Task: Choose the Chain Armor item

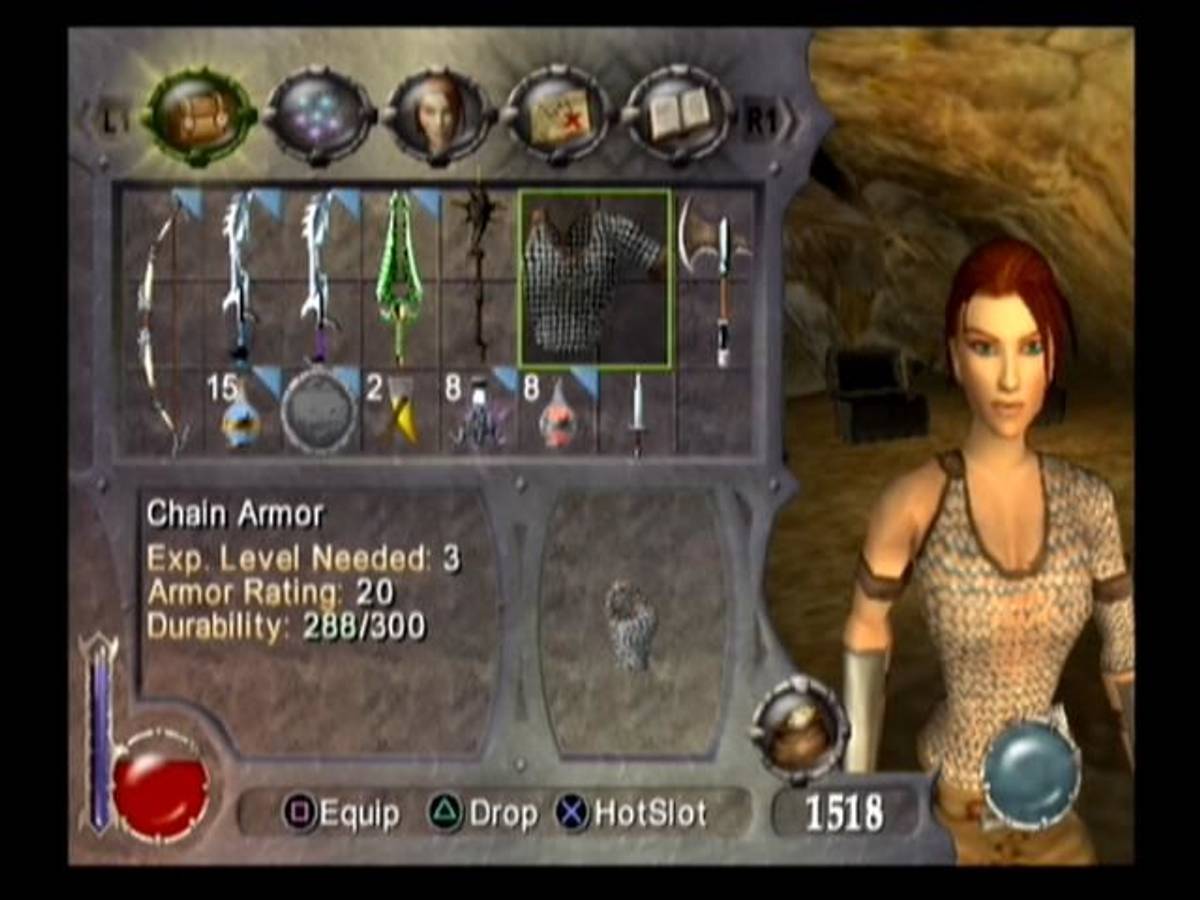Action: pos(595,279)
